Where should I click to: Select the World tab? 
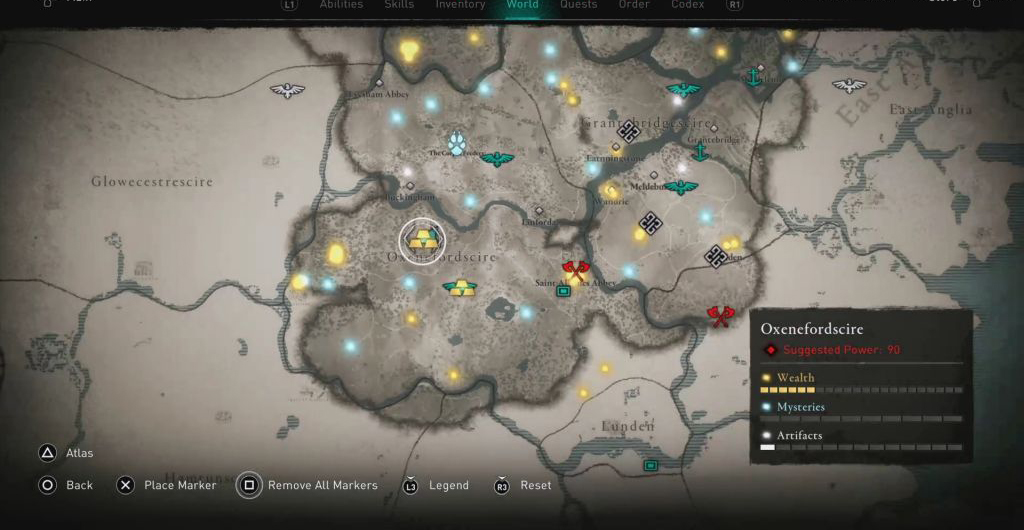522,5
